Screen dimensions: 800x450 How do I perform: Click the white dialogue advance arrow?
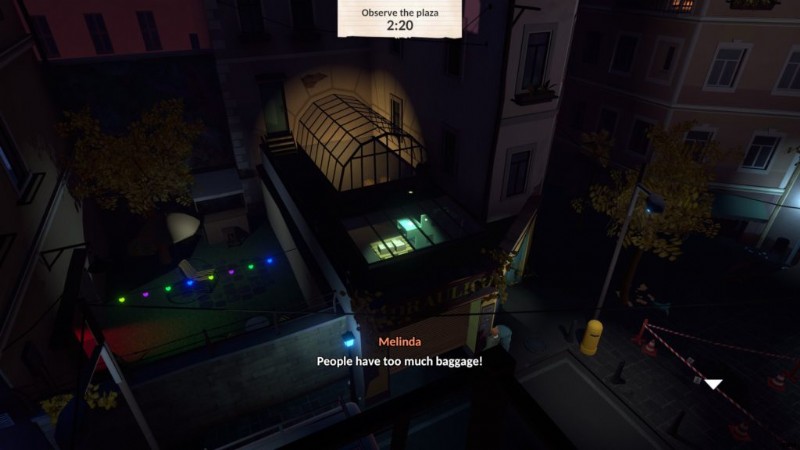[713, 383]
